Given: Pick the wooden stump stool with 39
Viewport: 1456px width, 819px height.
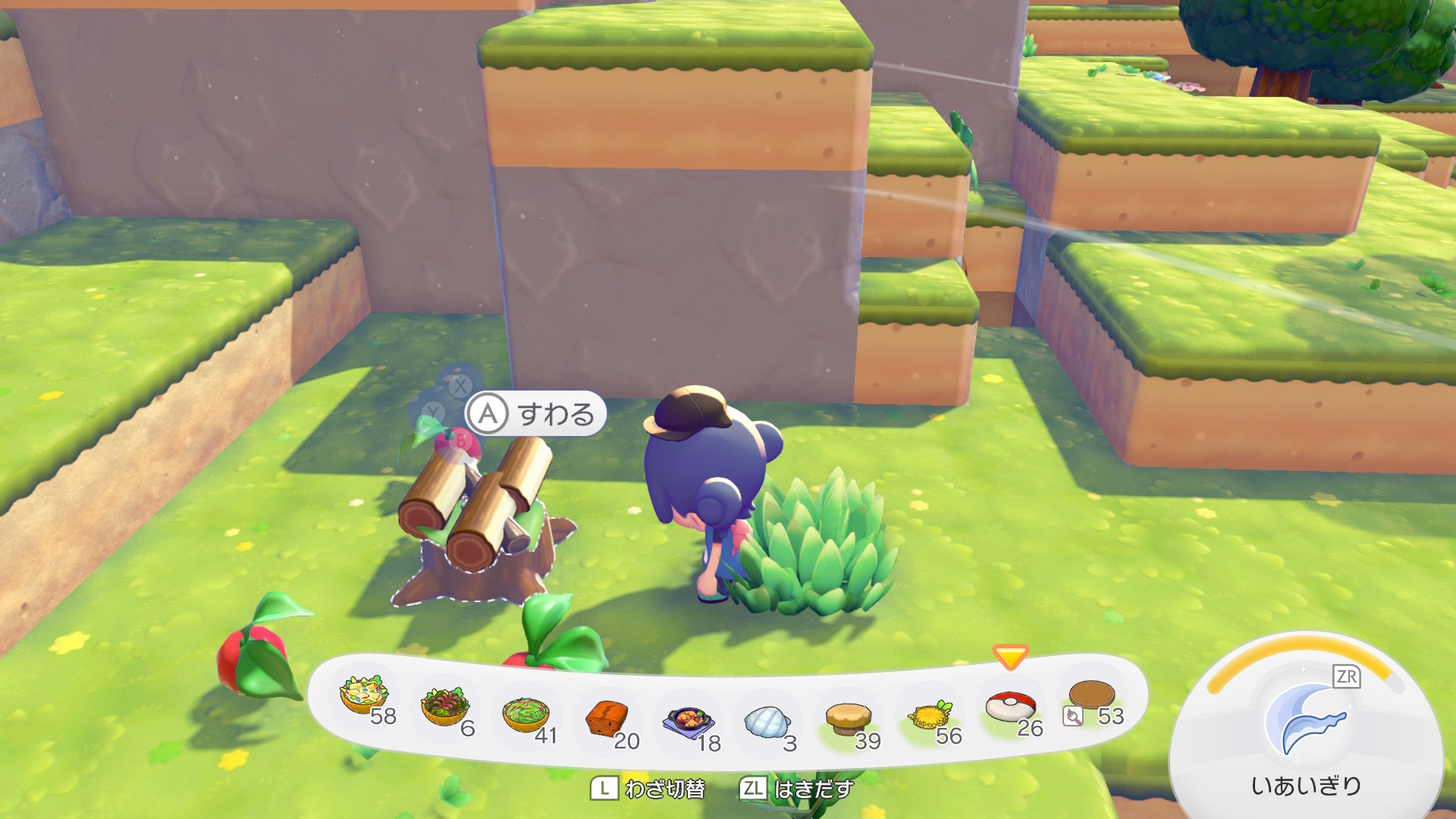Looking at the screenshot, I should click(x=849, y=718).
